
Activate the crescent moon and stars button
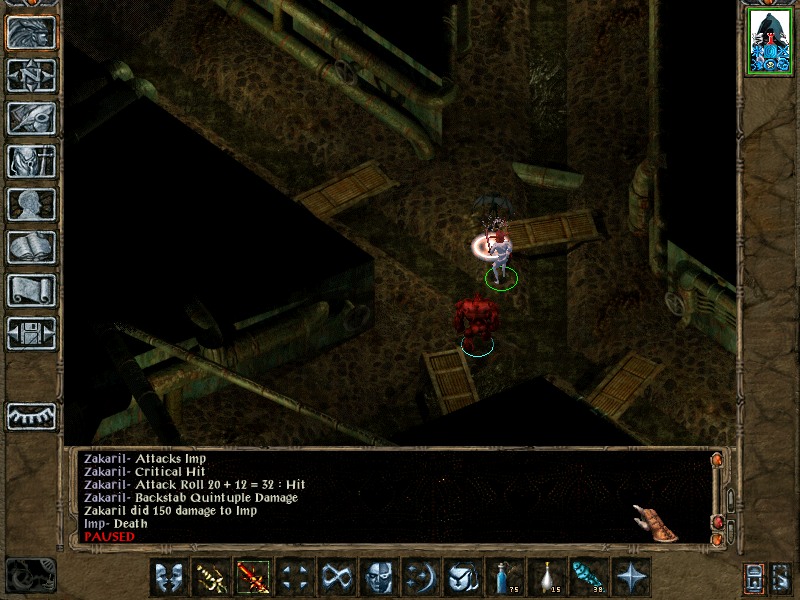coord(419,577)
